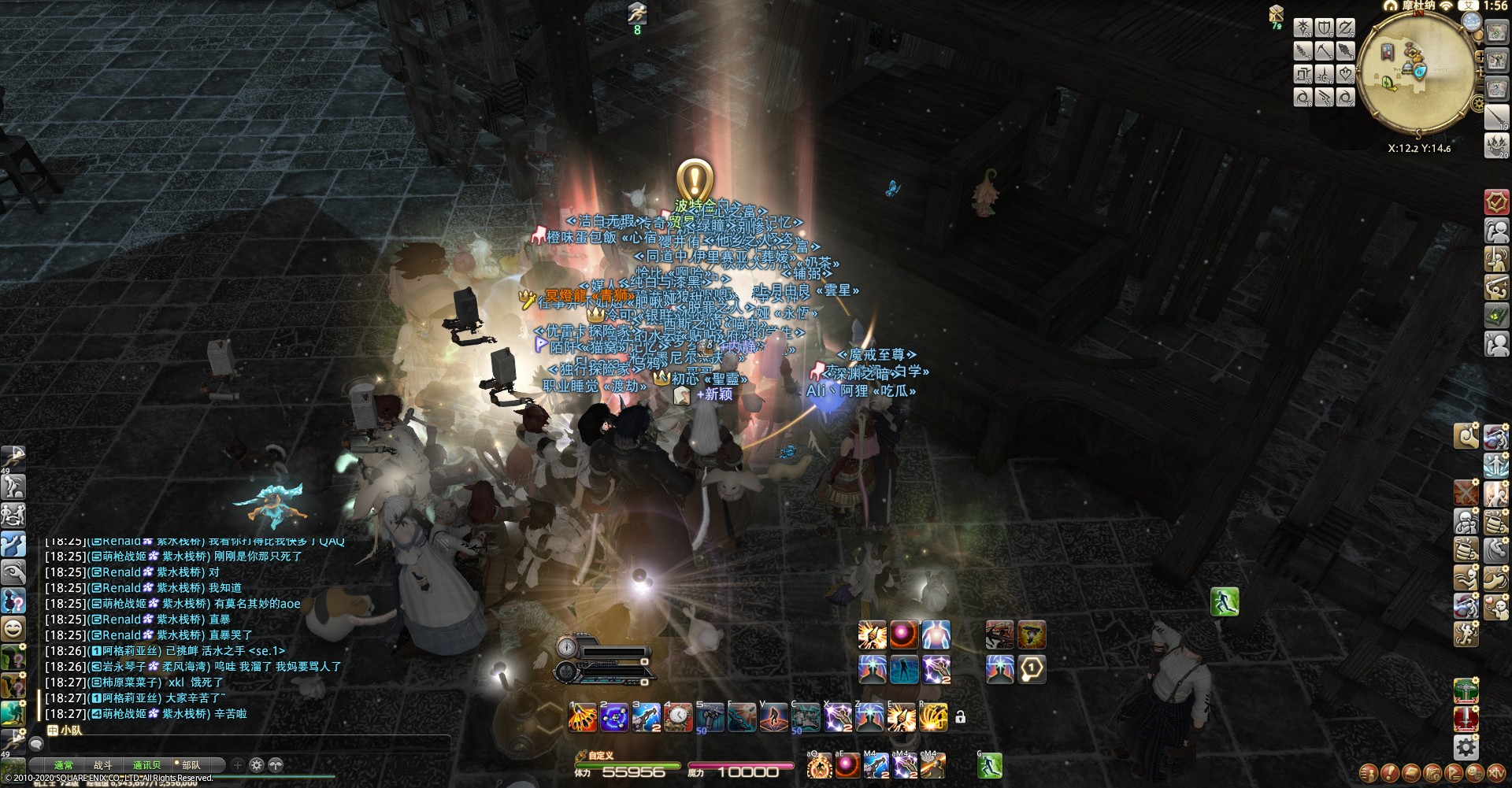Switch to the 通常 chat tab

point(63,765)
